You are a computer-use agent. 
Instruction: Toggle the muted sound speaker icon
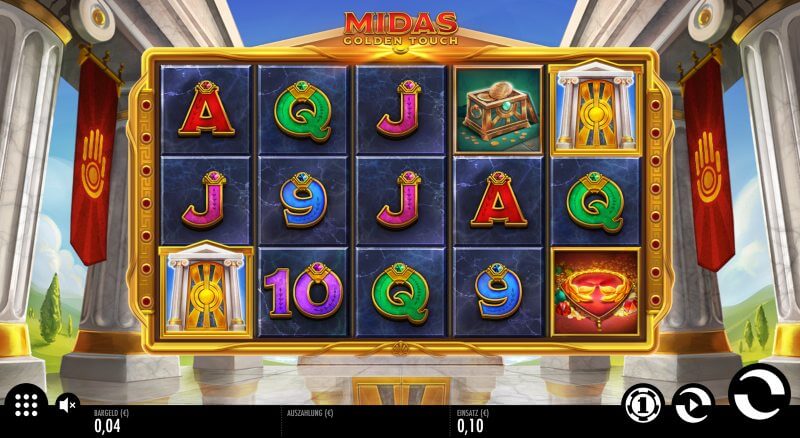point(67,405)
